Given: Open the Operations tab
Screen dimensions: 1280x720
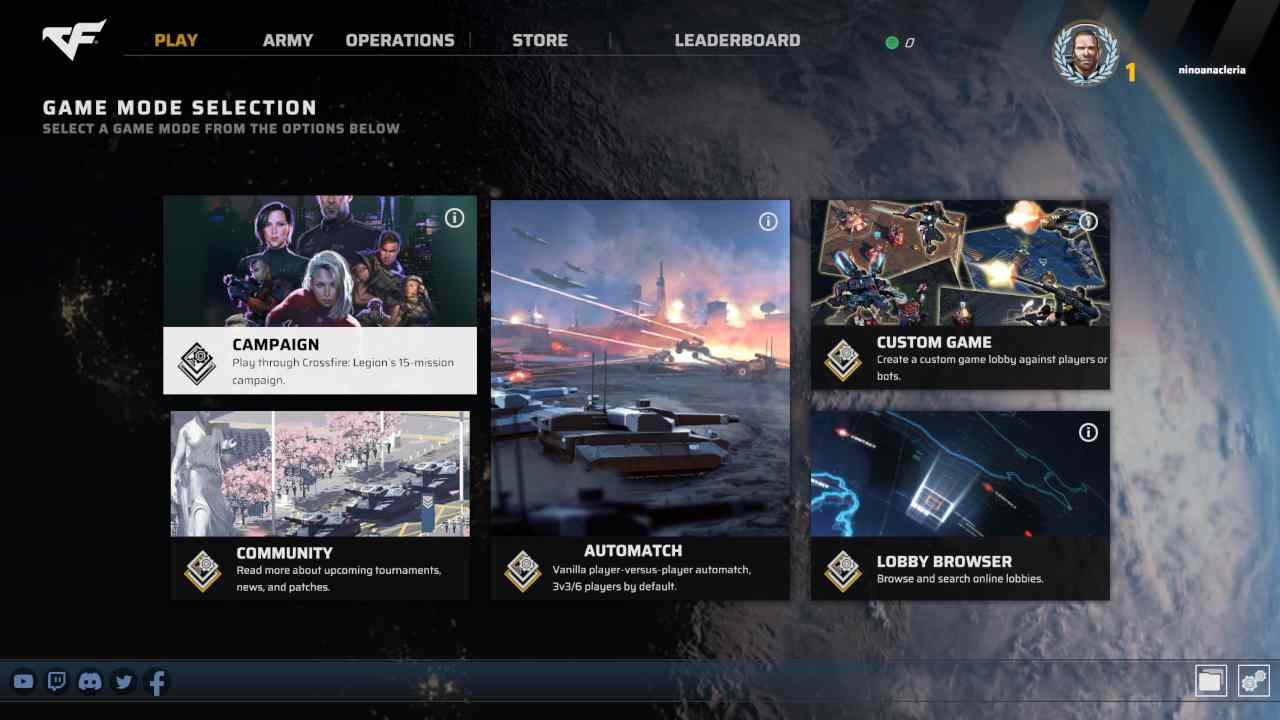Looking at the screenshot, I should coord(400,41).
